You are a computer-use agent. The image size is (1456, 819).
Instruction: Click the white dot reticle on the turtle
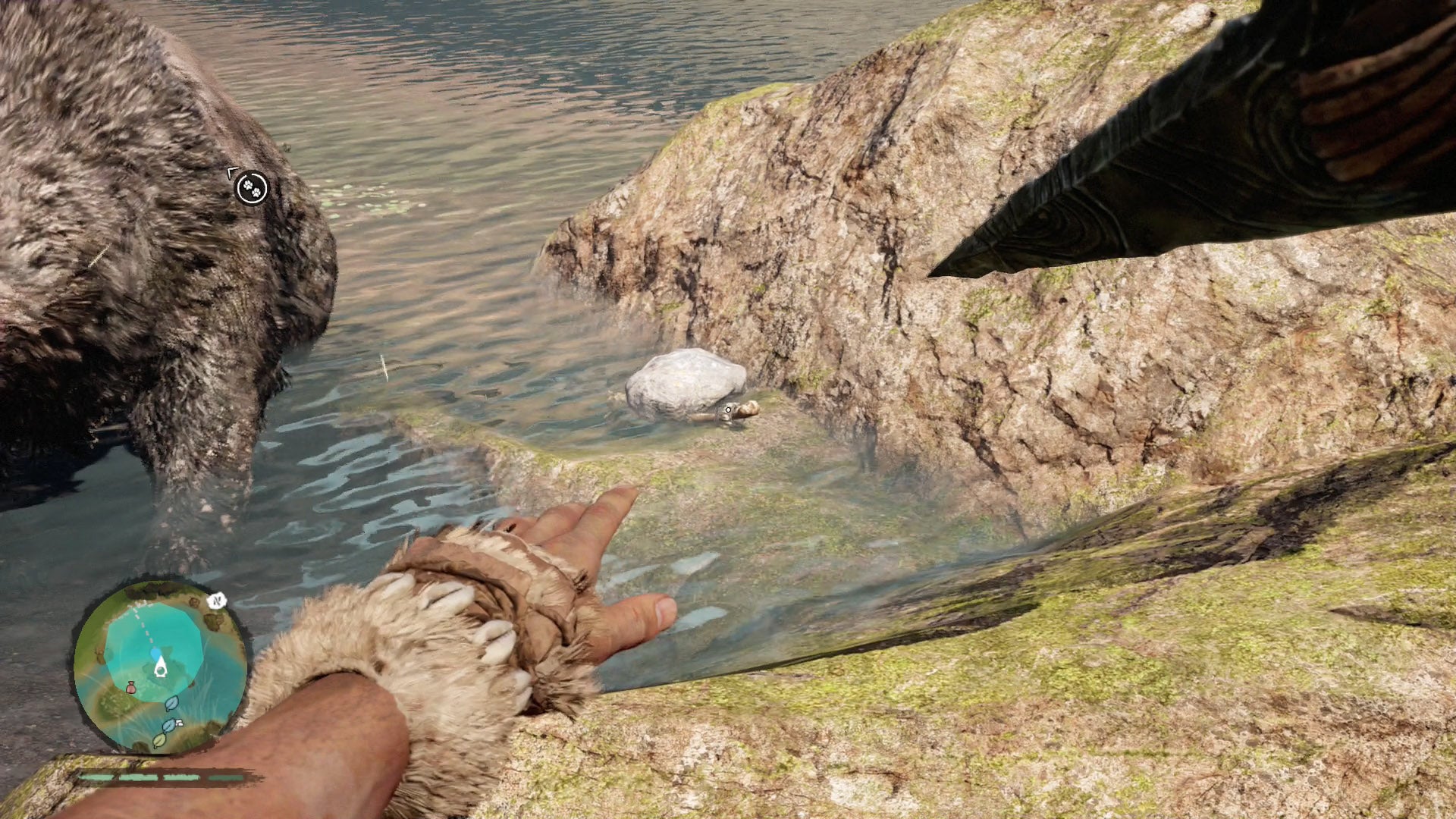coord(728,408)
